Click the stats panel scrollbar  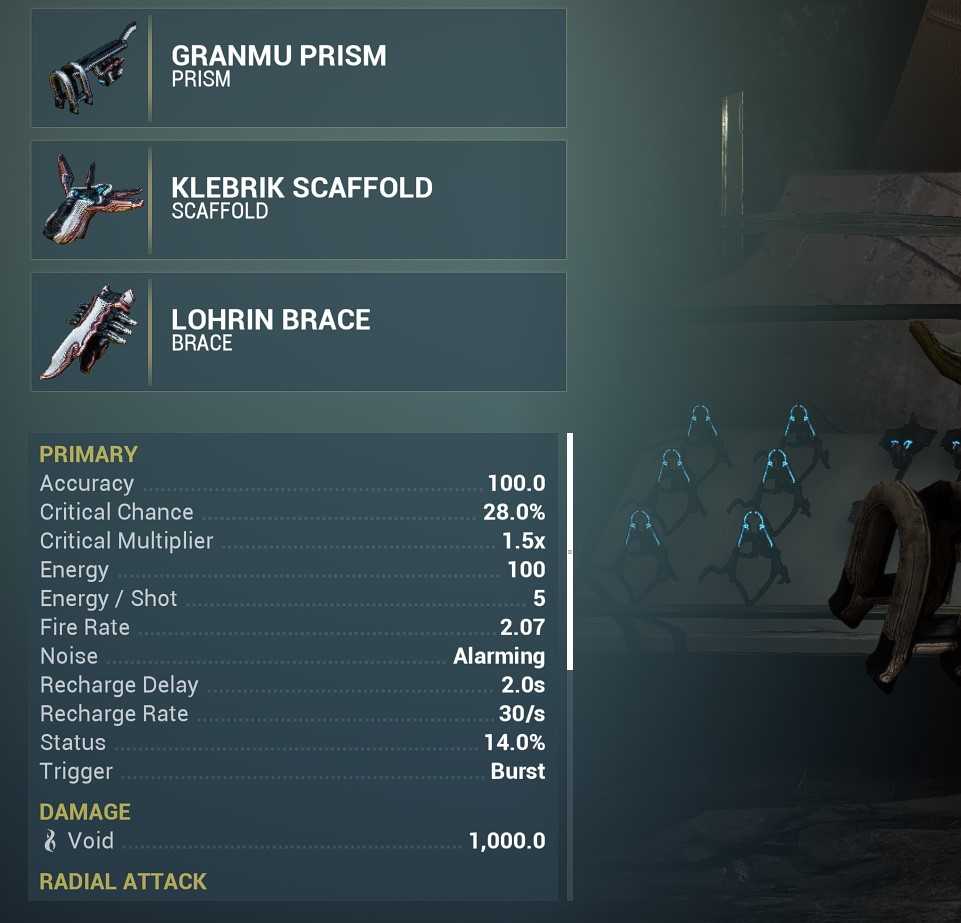570,551
